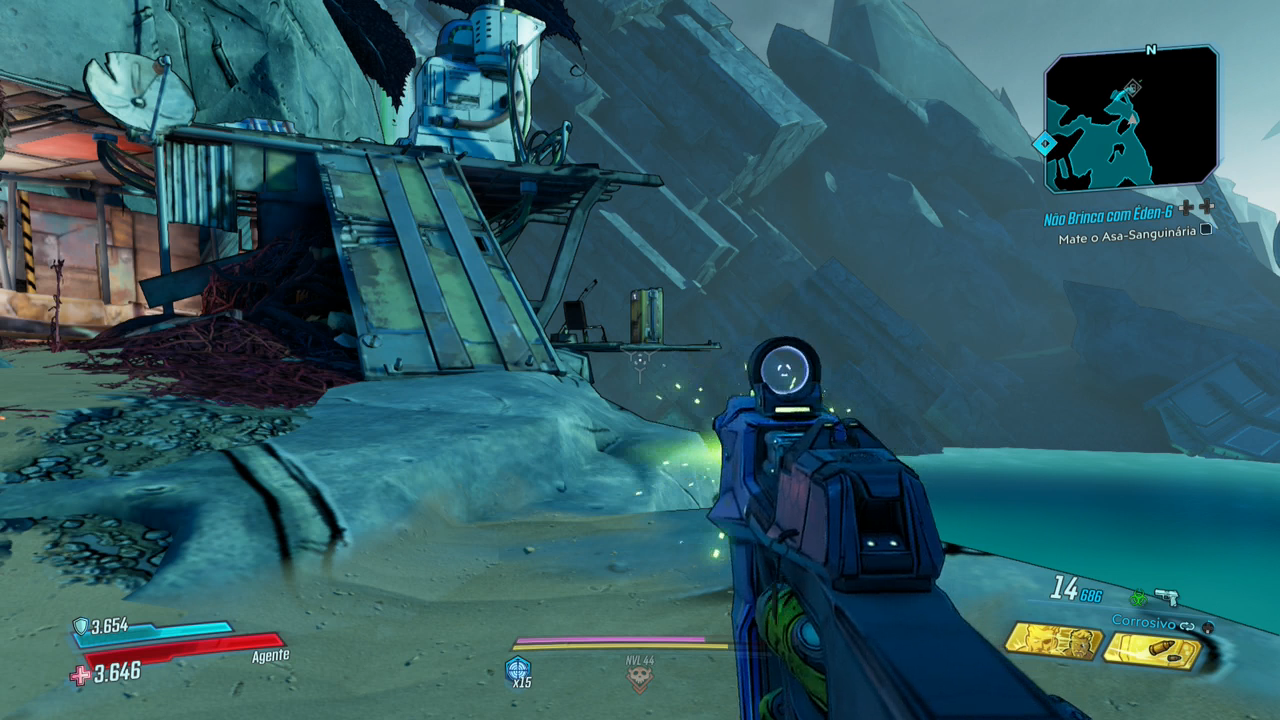Image resolution: width=1280 pixels, height=720 pixels.
Task: Select the green corrosive biohazard icon
Action: click(1137, 597)
